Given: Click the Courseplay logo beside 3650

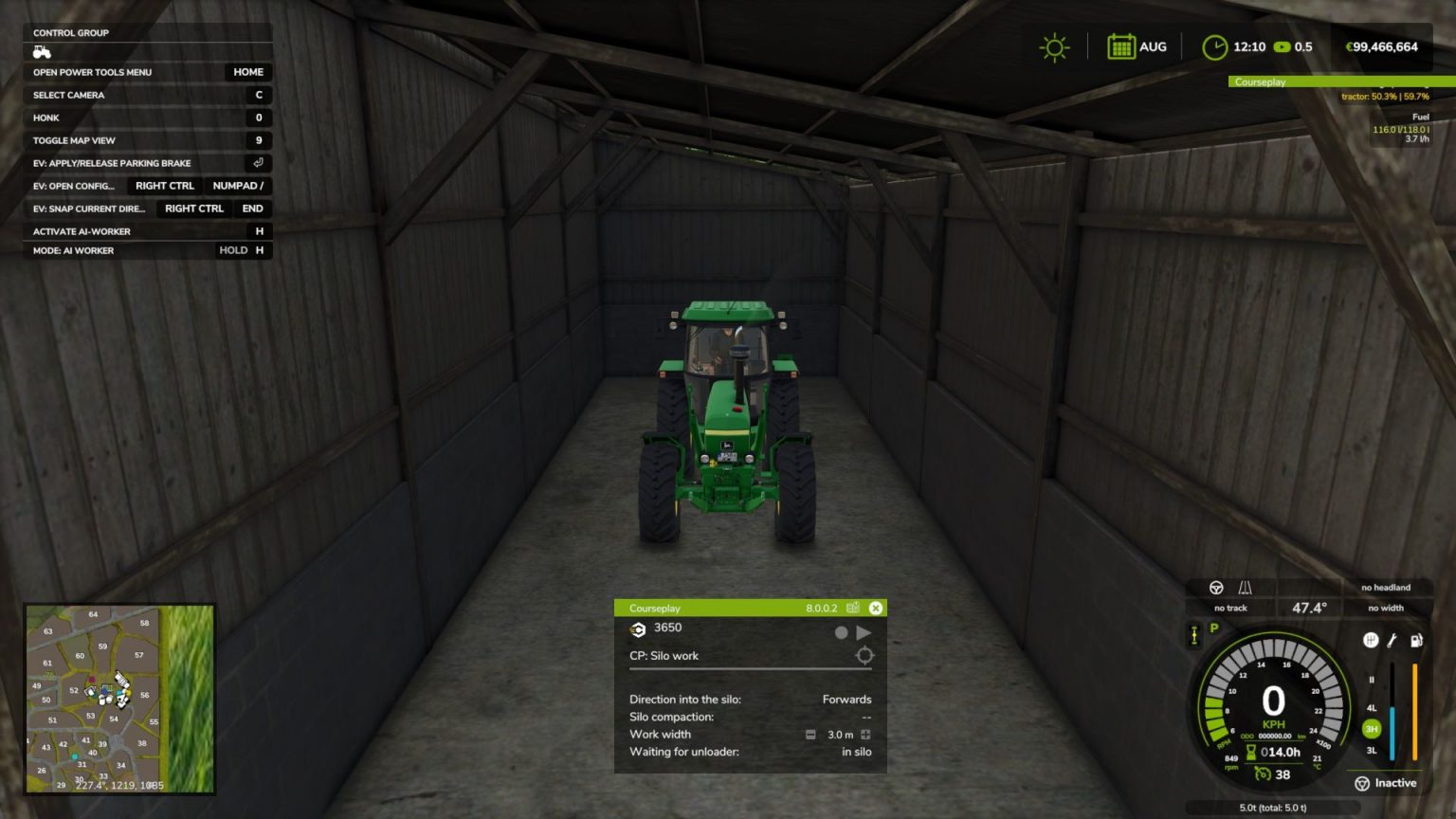Looking at the screenshot, I should pyautogui.click(x=637, y=628).
